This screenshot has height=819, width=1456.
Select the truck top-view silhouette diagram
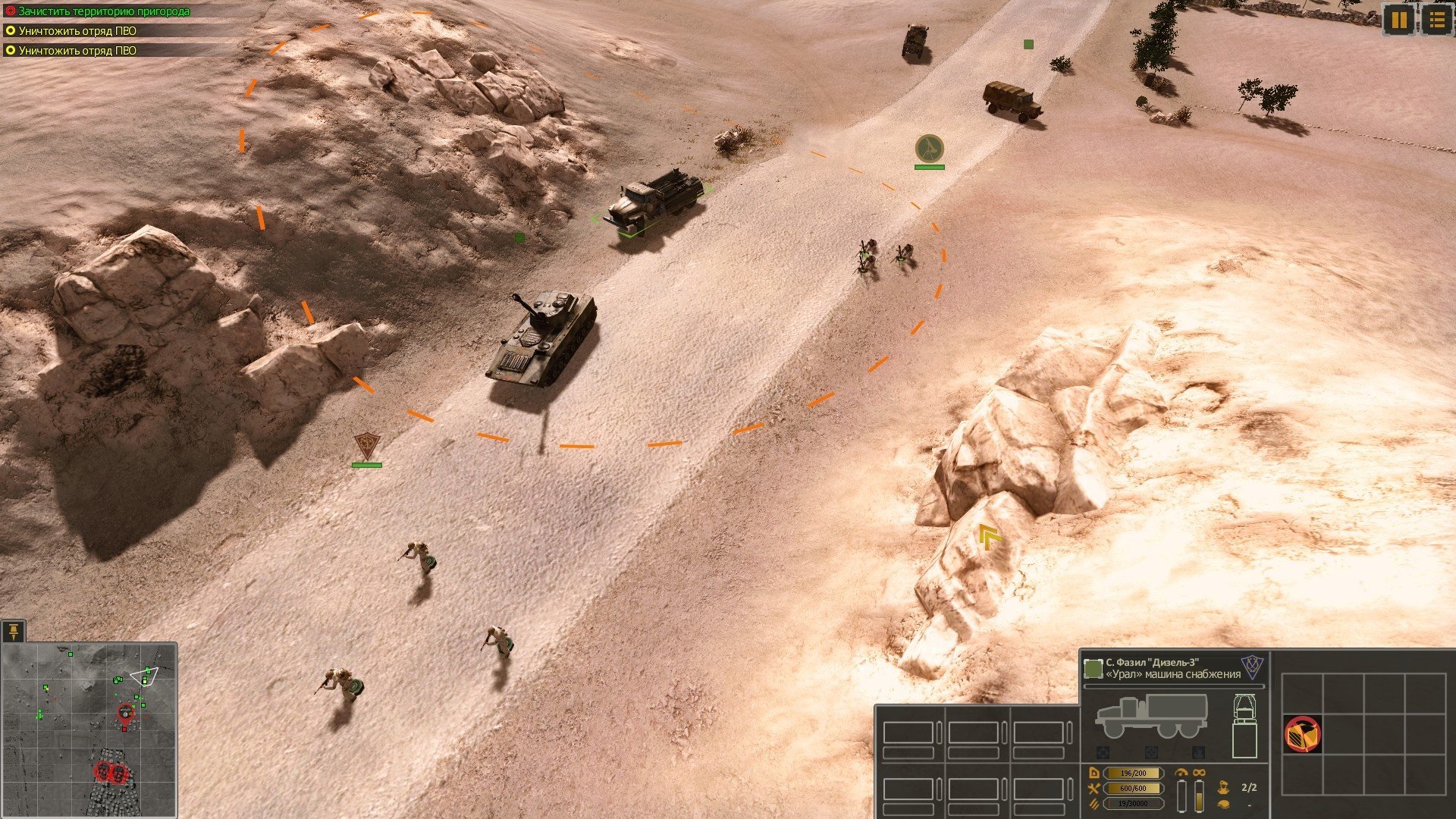click(x=1244, y=726)
